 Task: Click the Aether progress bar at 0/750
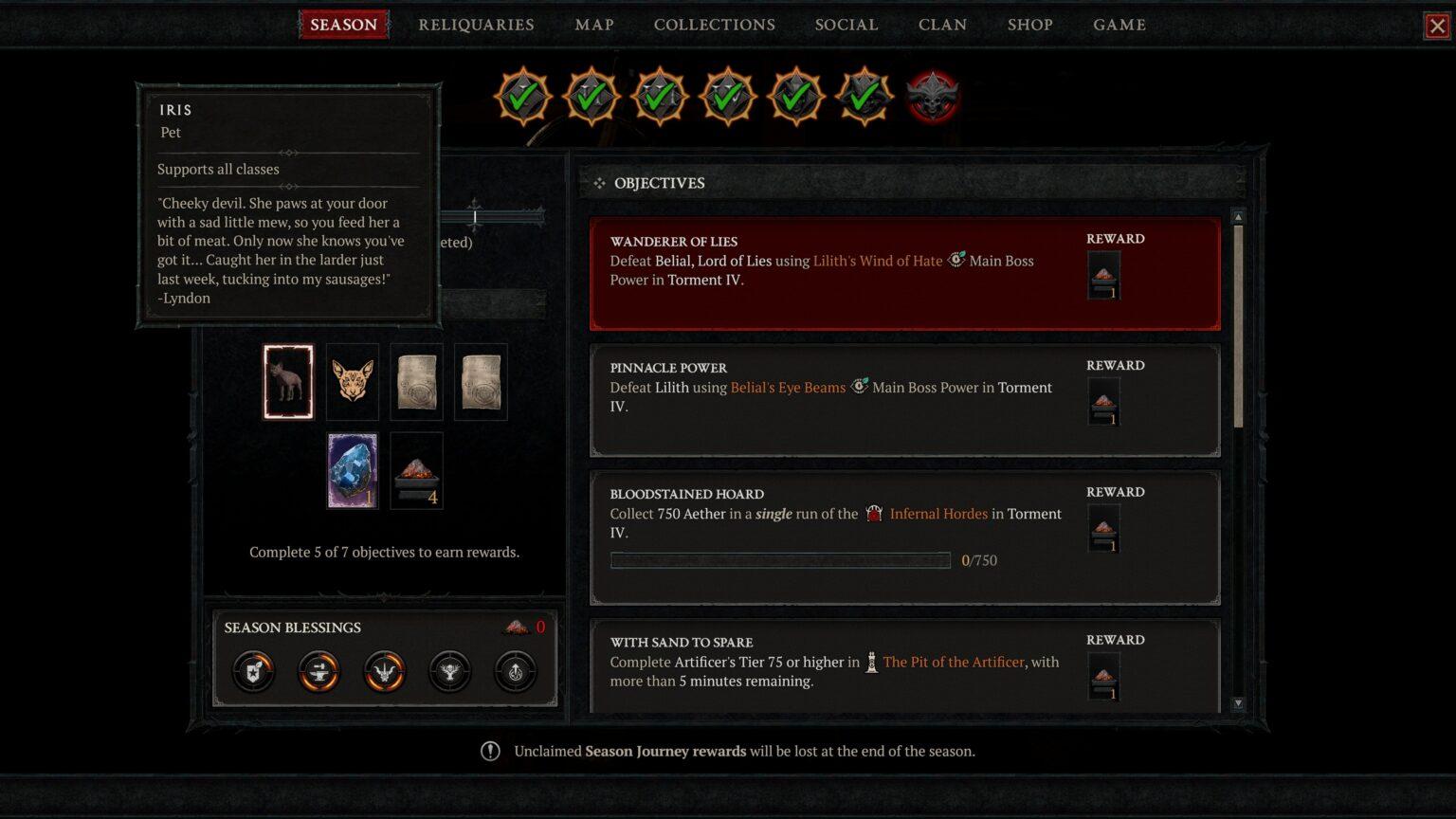coord(780,560)
